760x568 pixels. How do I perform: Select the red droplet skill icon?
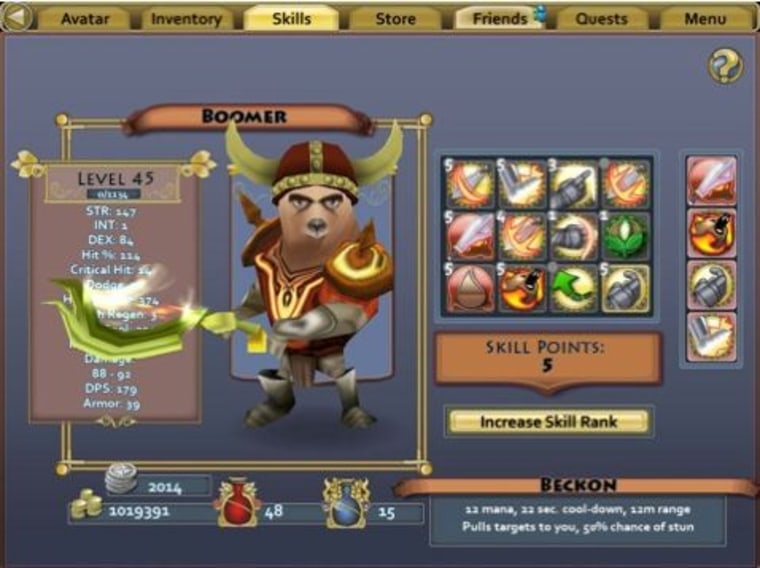471,287
